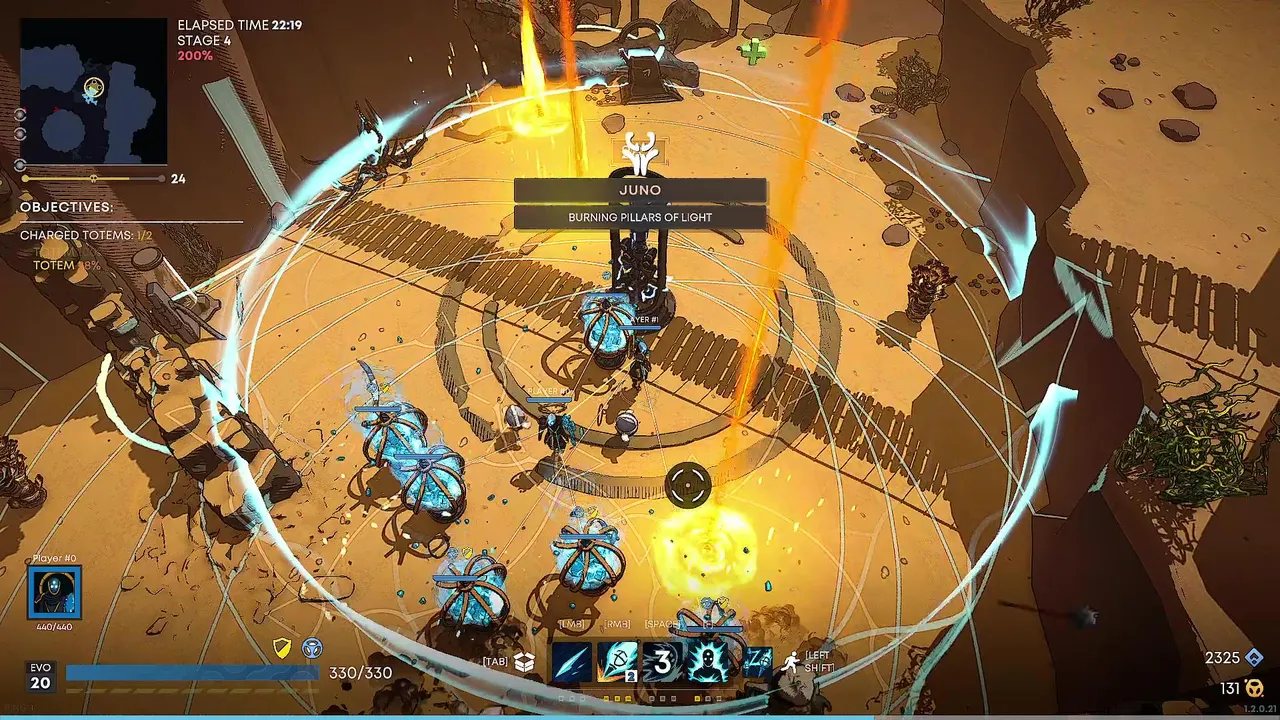Activate the blue slash primary attack ability
1280x720 pixels.
(x=573, y=662)
